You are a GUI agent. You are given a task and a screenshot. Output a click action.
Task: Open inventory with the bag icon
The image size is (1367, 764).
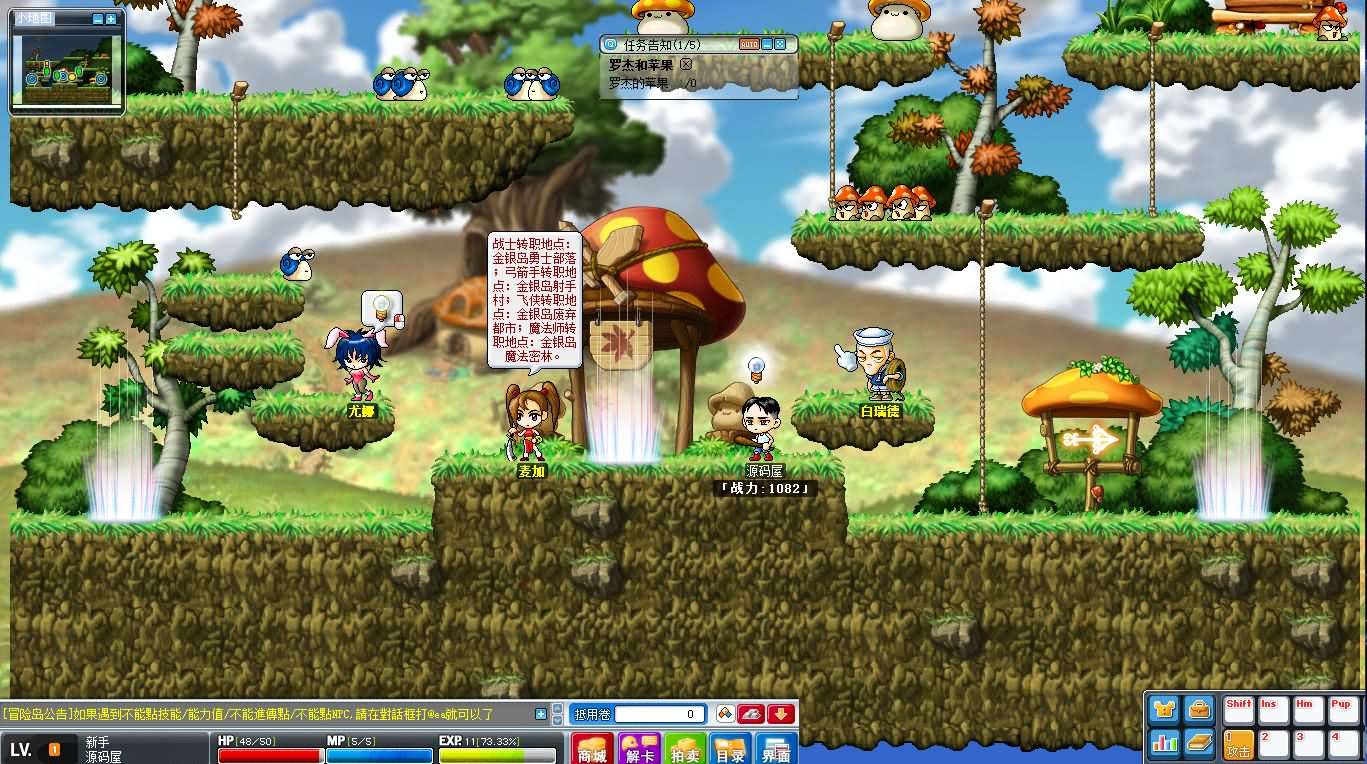coord(1199,709)
